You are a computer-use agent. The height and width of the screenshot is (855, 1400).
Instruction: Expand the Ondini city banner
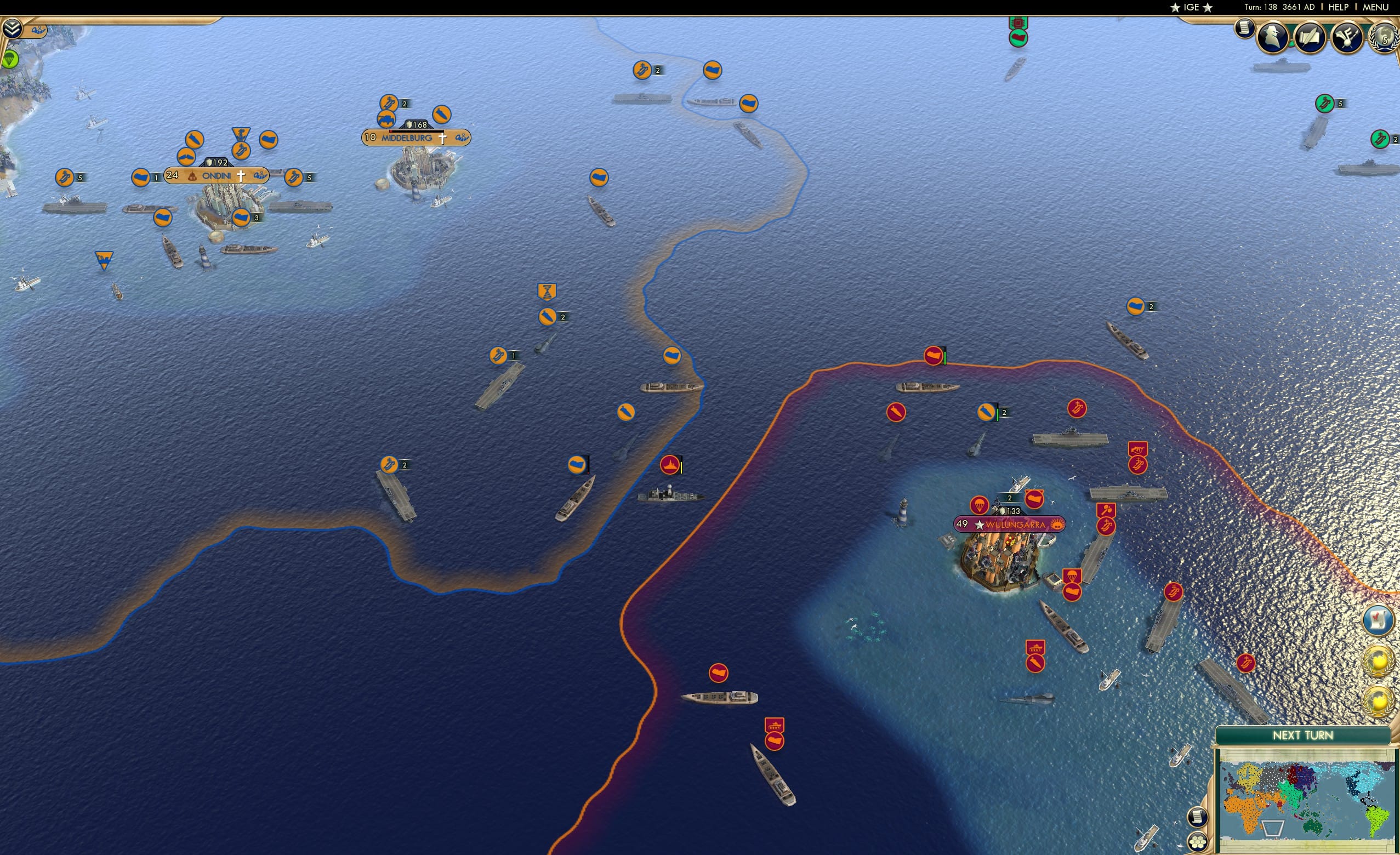(216, 176)
